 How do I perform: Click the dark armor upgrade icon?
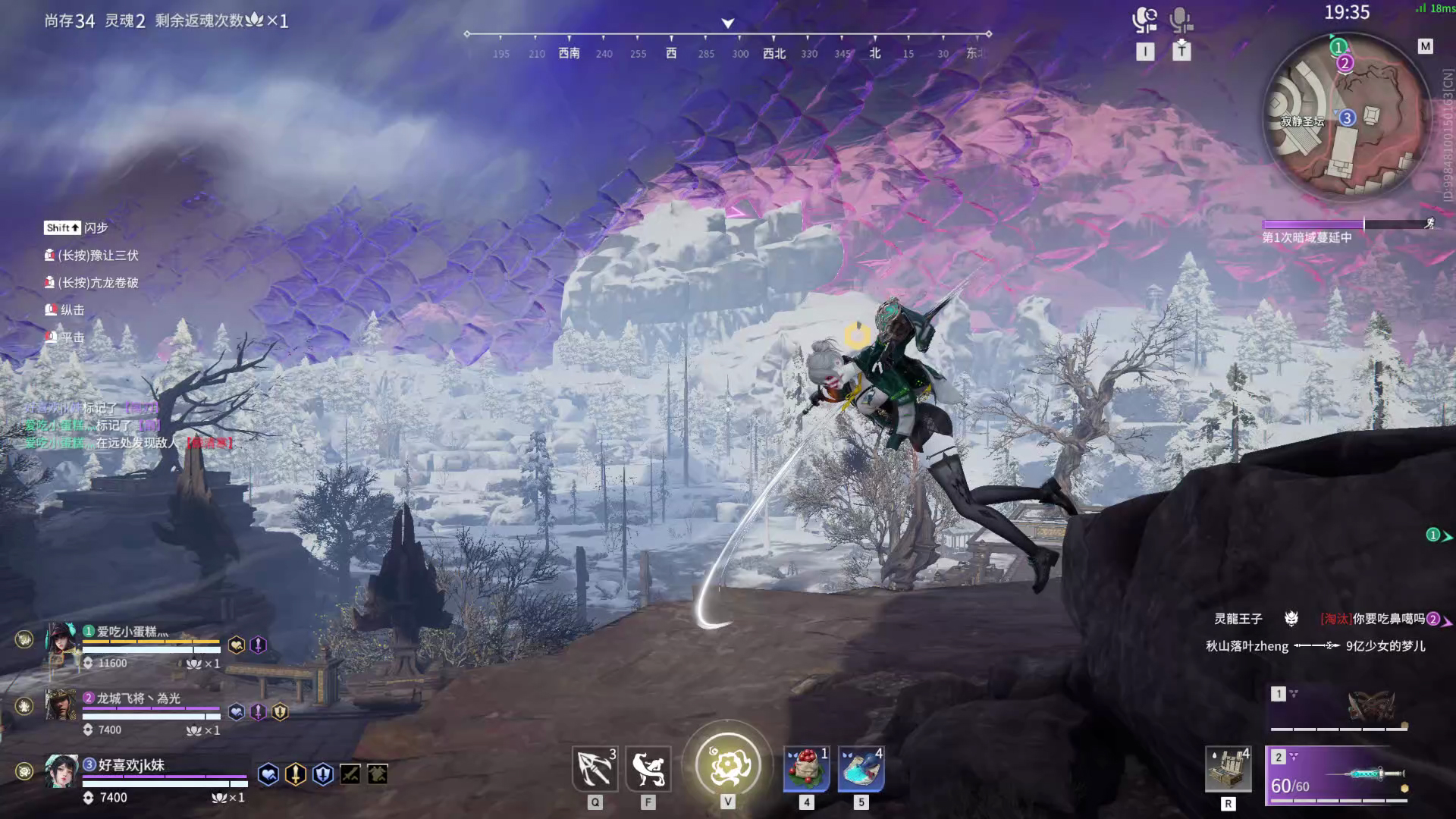pyautogui.click(x=378, y=774)
